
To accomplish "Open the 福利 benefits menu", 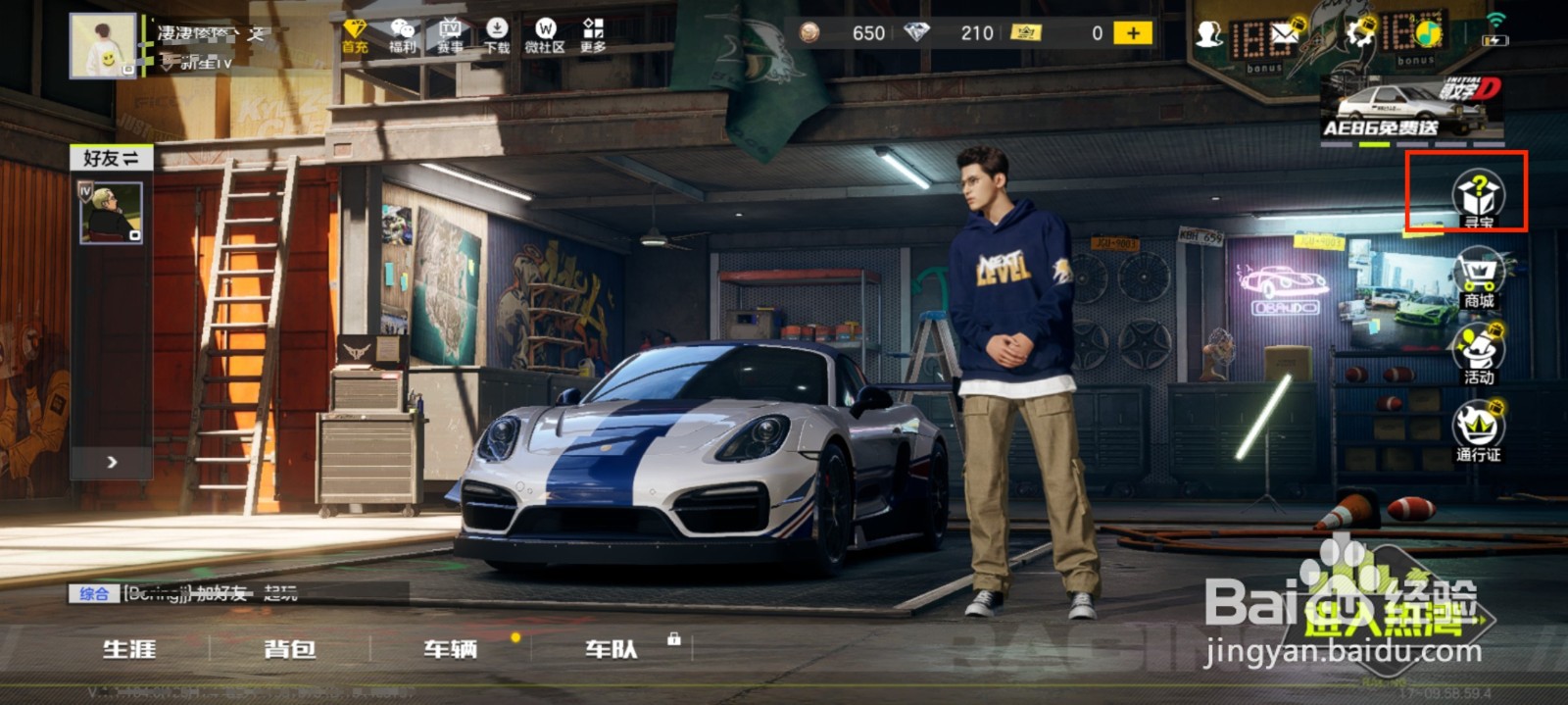I will [x=402, y=35].
